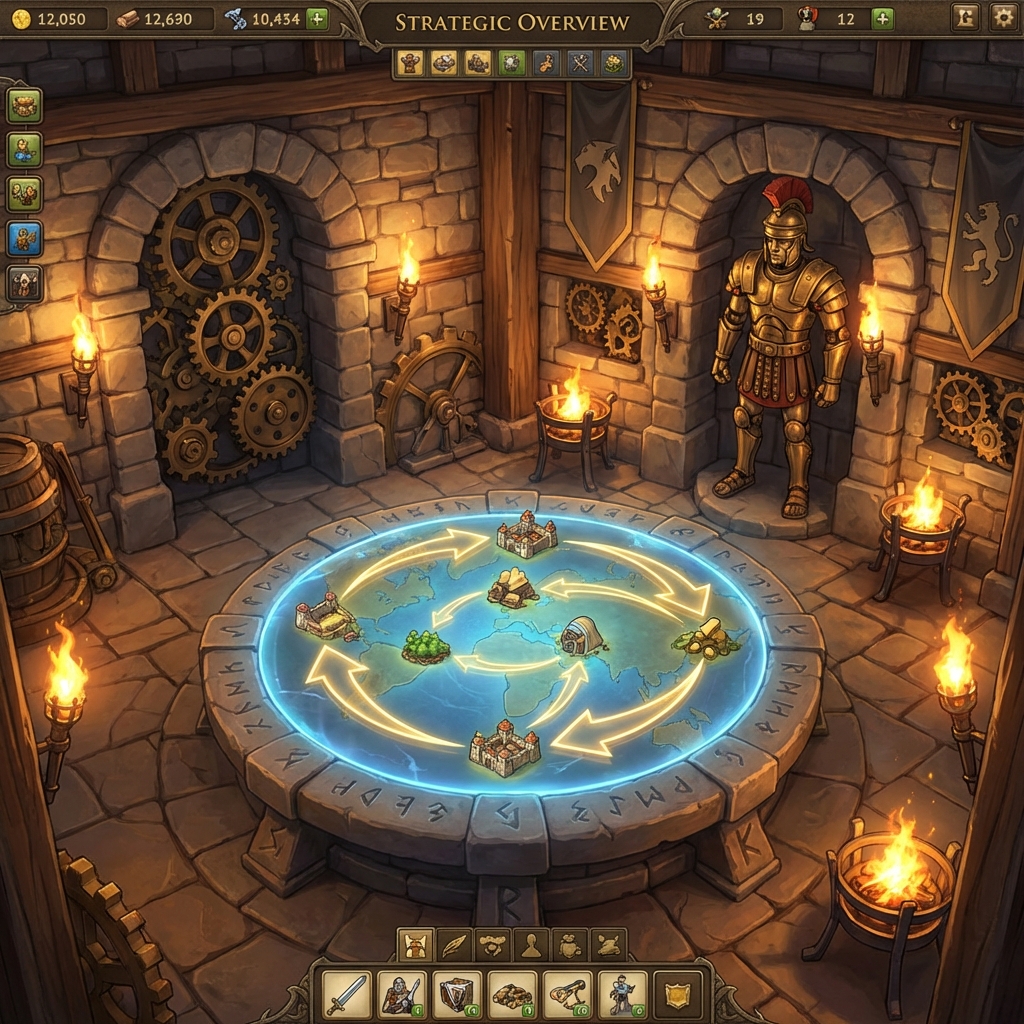The height and width of the screenshot is (1024, 1024).
Task: Click the plus next to the red-plumed helmet count
Action: click(882, 18)
